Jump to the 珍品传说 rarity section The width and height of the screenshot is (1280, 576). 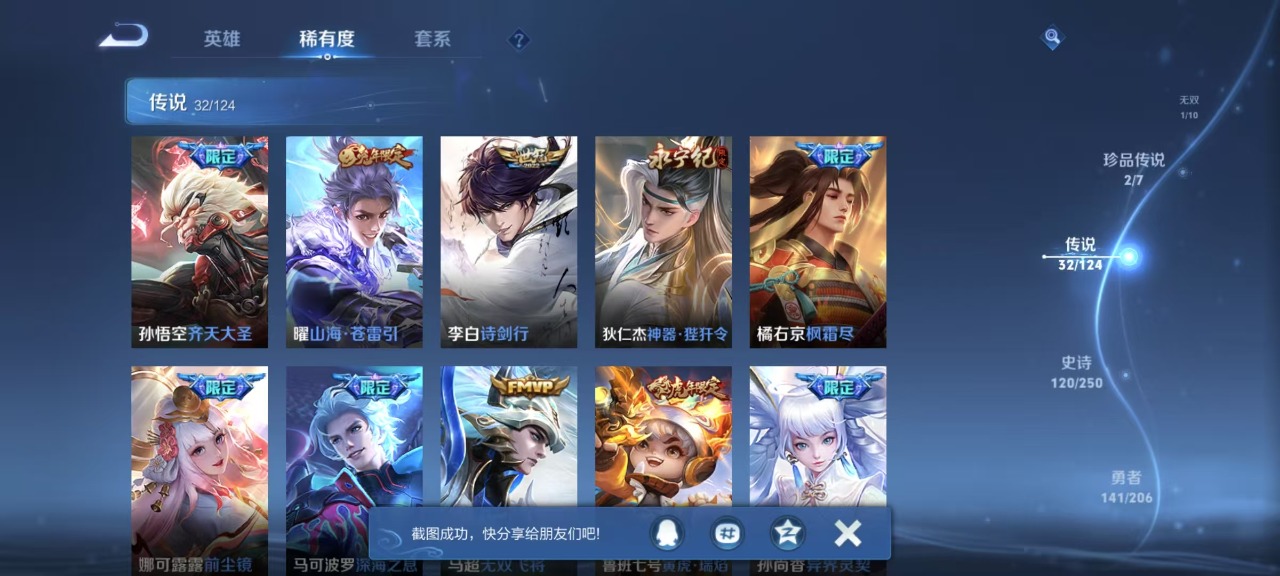(x=1133, y=168)
